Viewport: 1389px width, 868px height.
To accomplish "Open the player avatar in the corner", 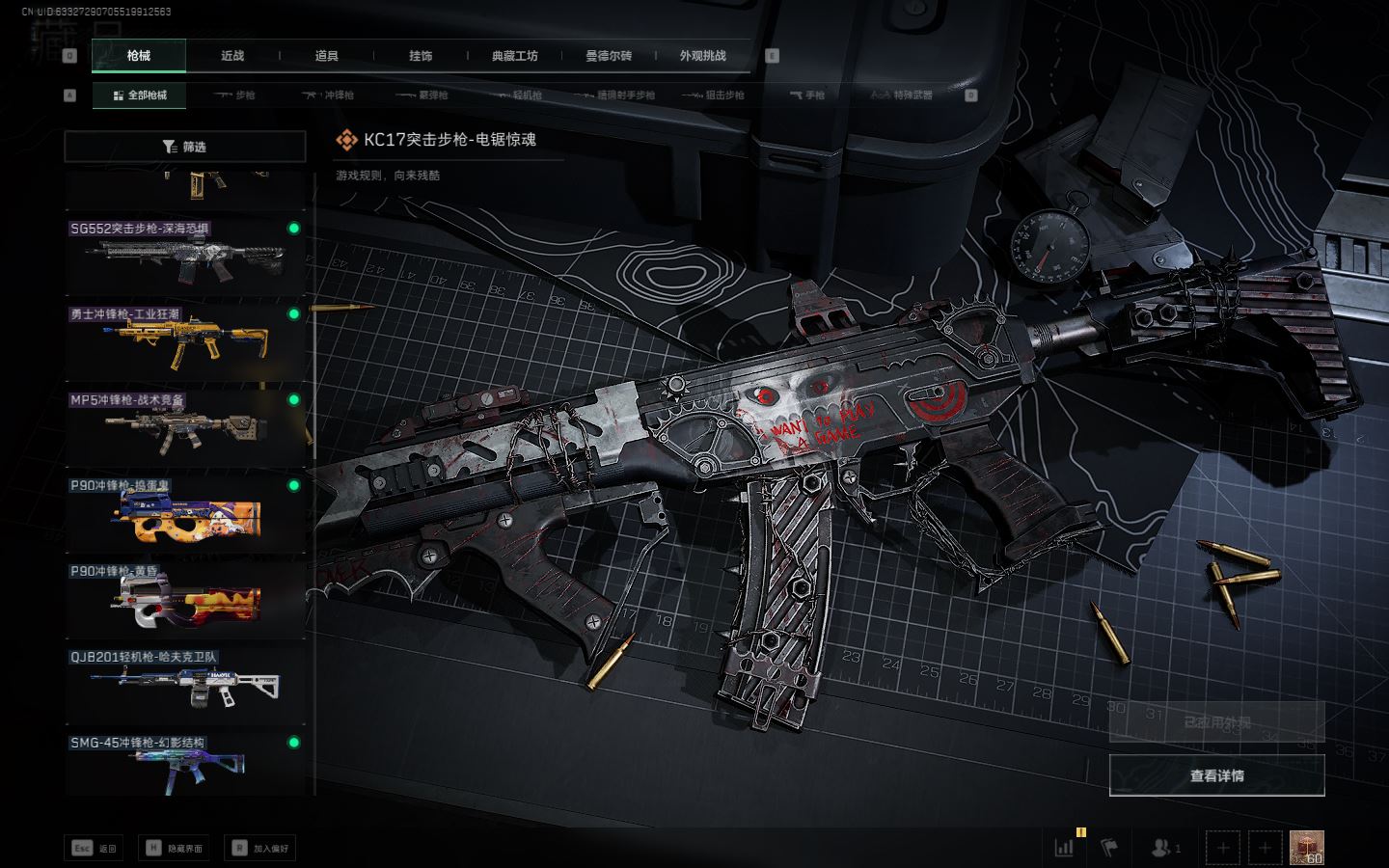I will pyautogui.click(x=1306, y=848).
